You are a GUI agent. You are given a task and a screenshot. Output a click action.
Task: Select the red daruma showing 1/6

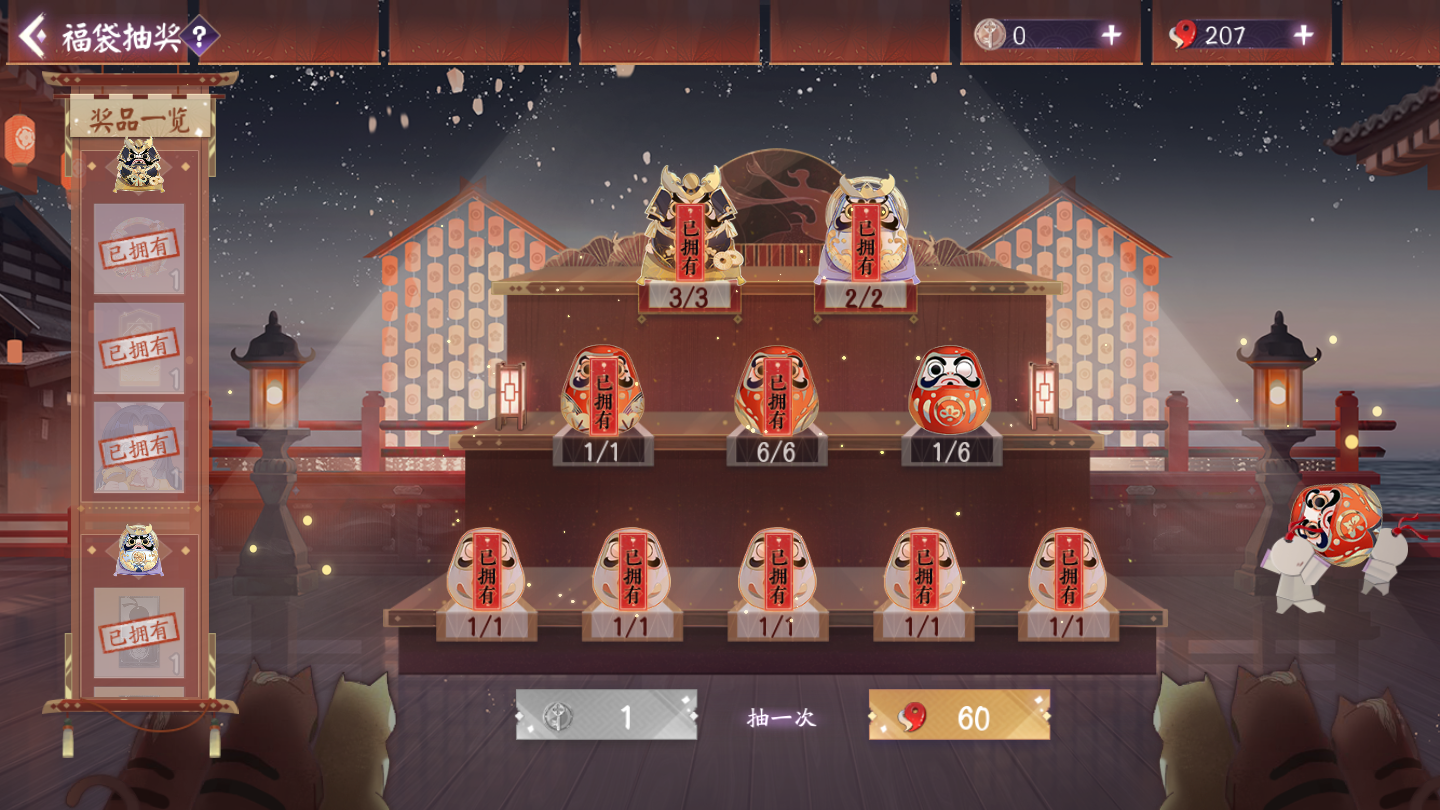point(950,391)
